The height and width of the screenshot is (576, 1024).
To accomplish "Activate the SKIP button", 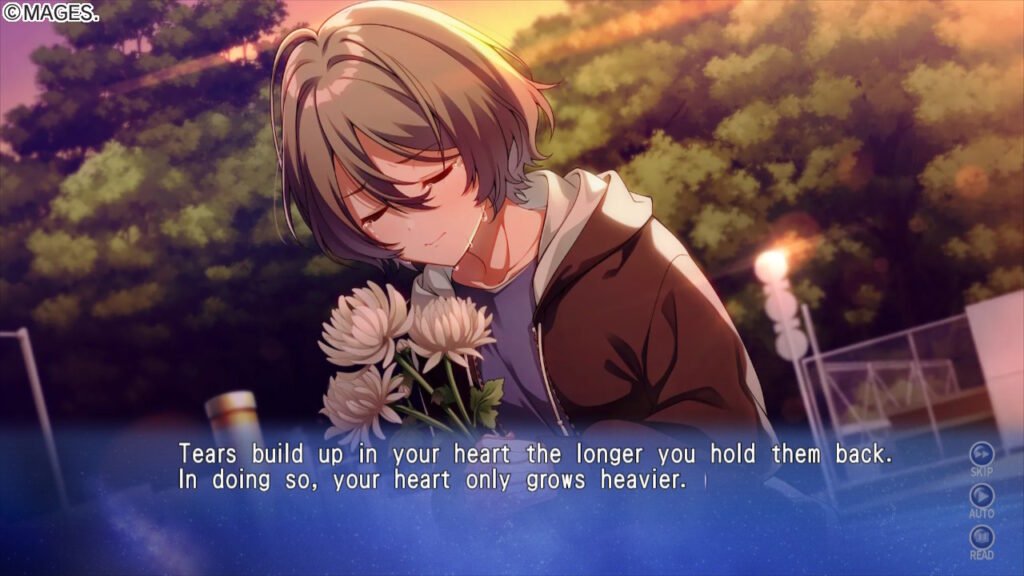I will [982, 453].
